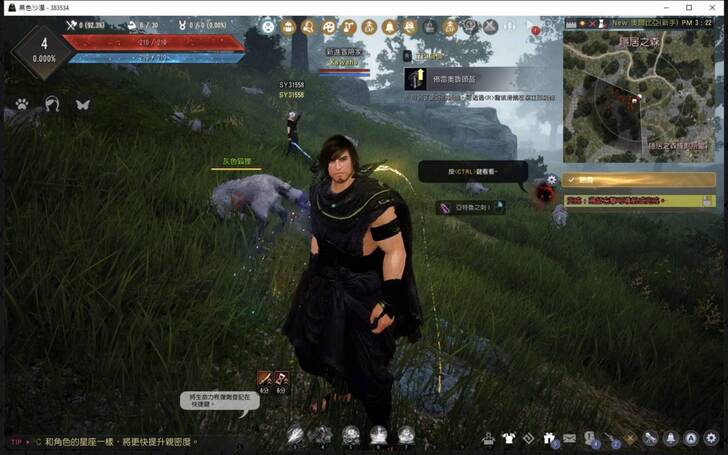Image resolution: width=728 pixels, height=455 pixels.
Task: Click the crossed-out circle icon in top row
Action: point(490,27)
